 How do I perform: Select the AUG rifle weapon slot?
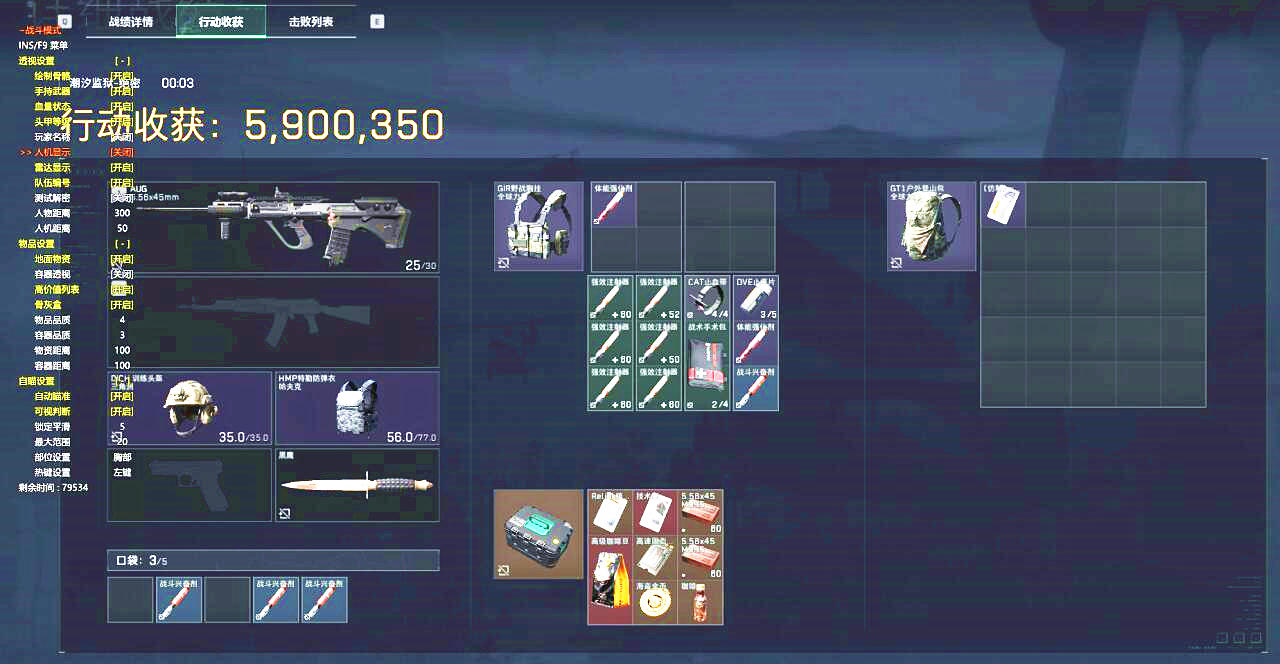click(273, 227)
